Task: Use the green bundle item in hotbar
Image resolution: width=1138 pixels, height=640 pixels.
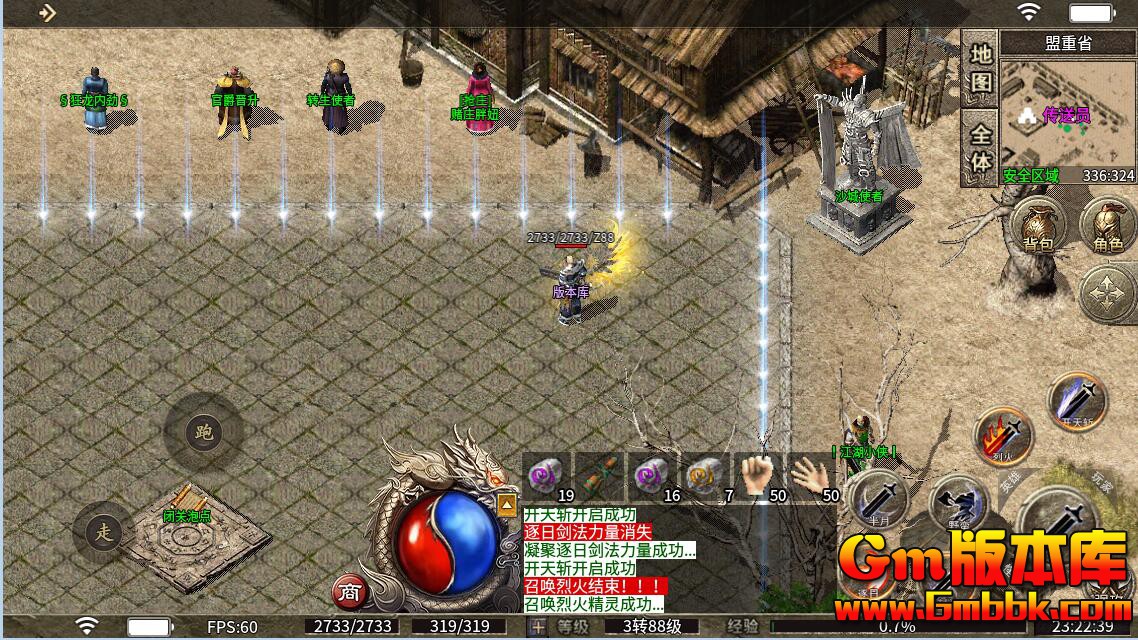Action: point(601,476)
